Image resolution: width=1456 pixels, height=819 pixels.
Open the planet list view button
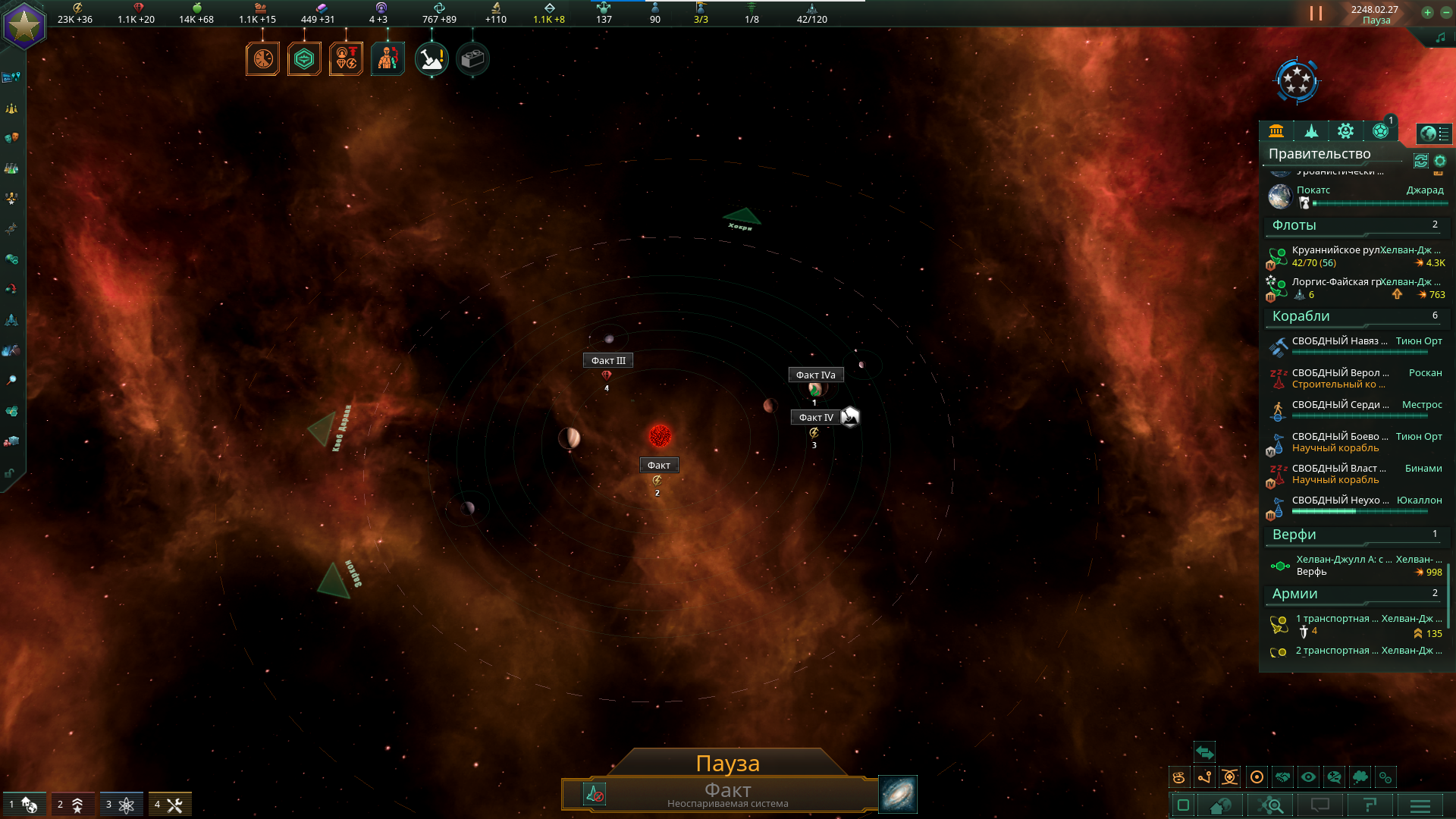pyautogui.click(x=1434, y=134)
